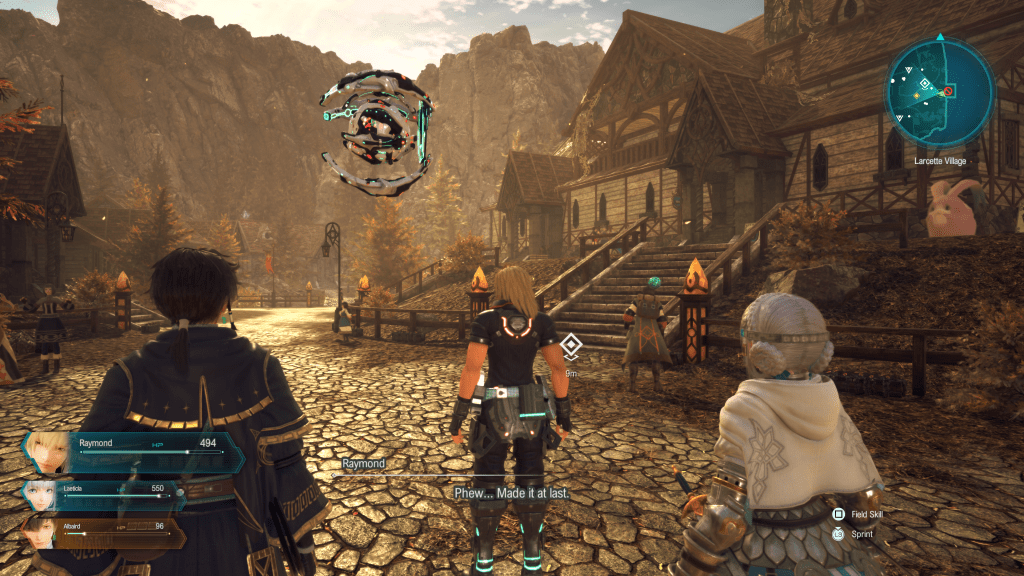Click the circular minimap
Image resolution: width=1024 pixels, height=576 pixels.
point(938,93)
